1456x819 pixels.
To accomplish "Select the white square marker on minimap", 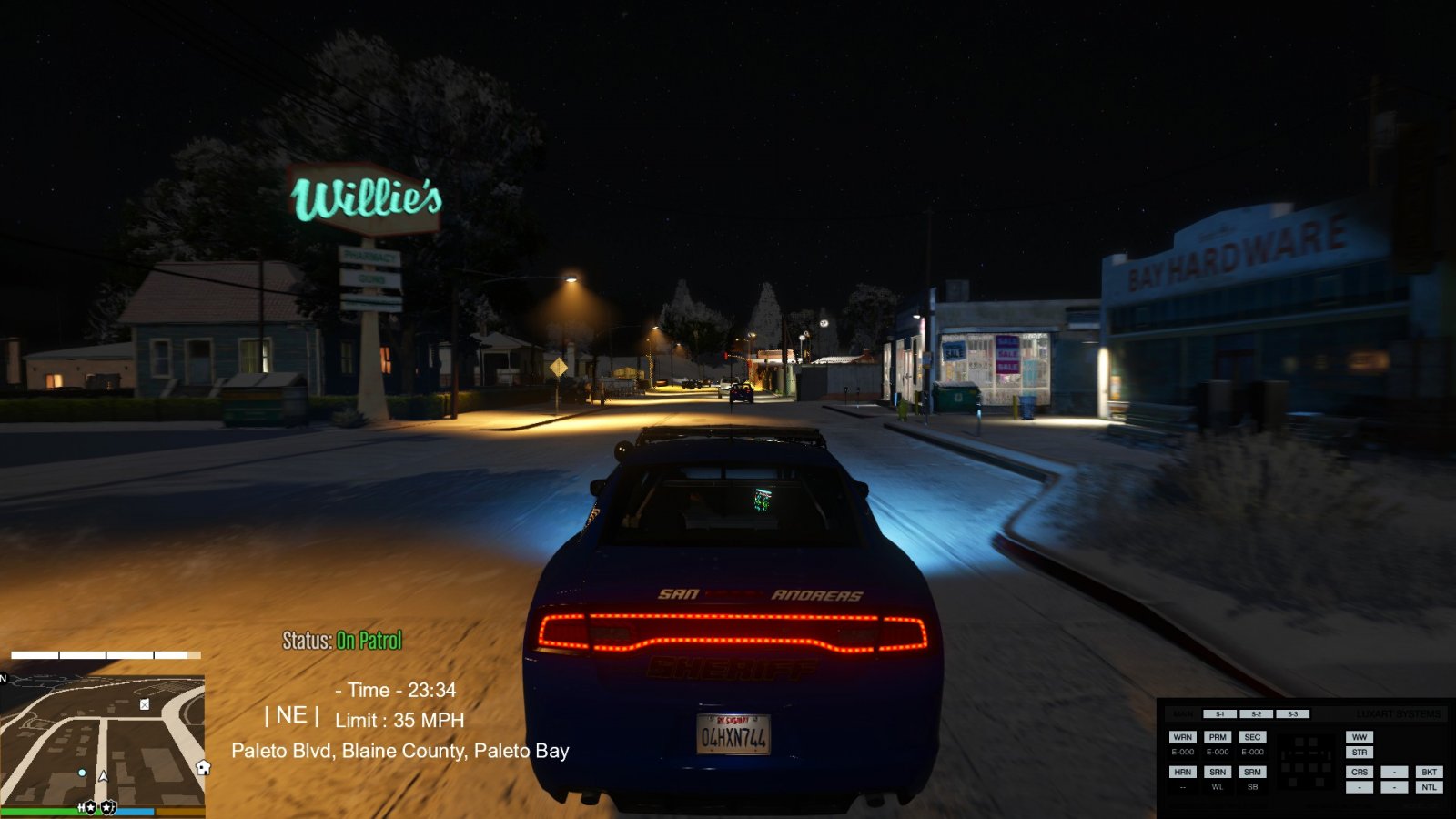I will pyautogui.click(x=145, y=704).
